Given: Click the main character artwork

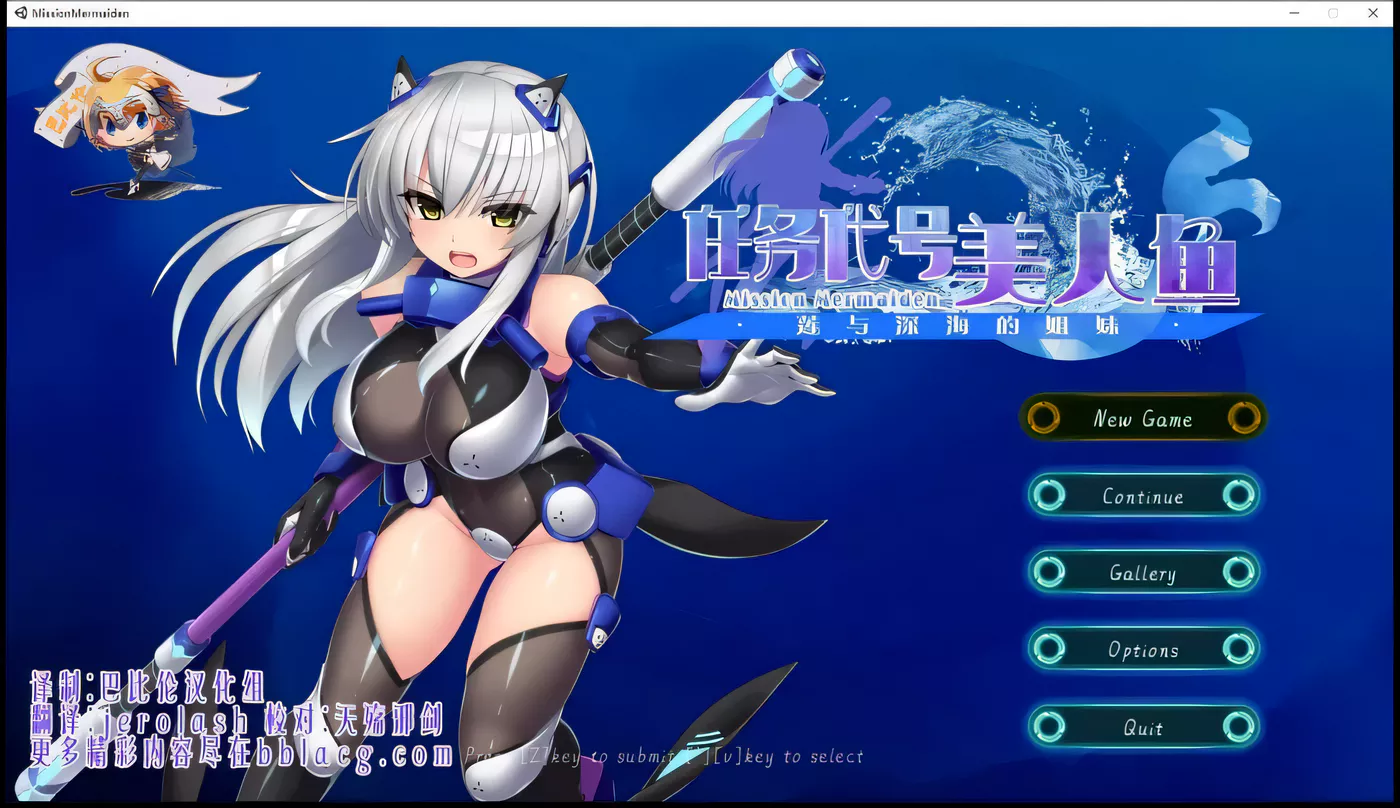Looking at the screenshot, I should [x=450, y=400].
